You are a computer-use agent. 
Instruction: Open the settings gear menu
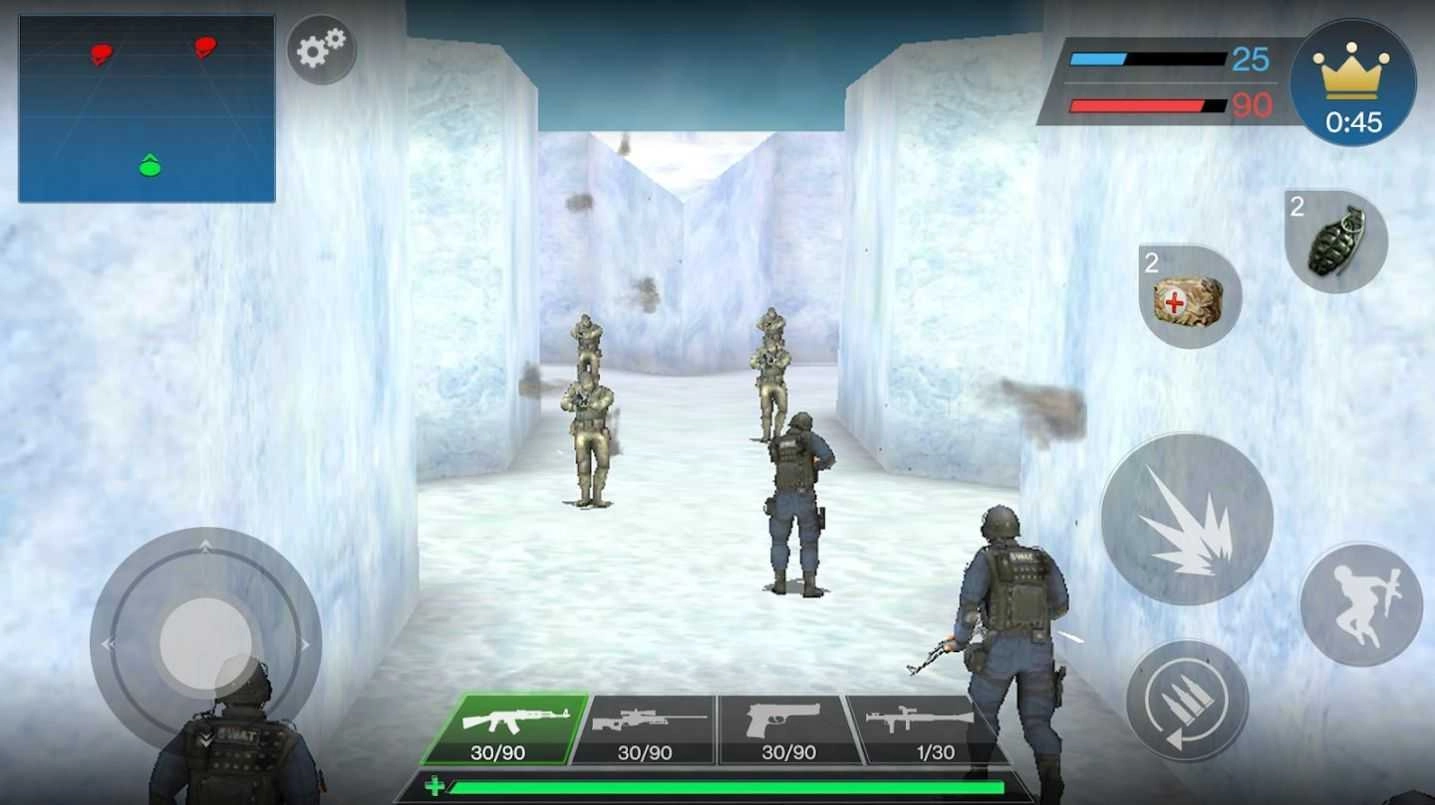point(321,50)
